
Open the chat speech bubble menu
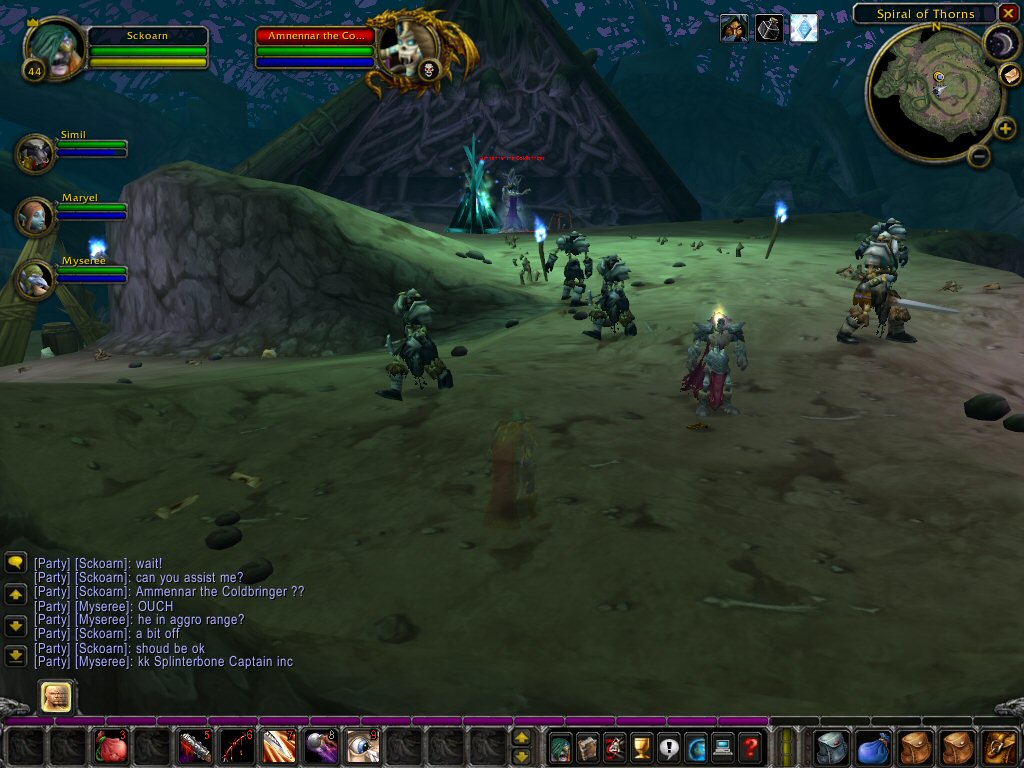click(x=15, y=563)
